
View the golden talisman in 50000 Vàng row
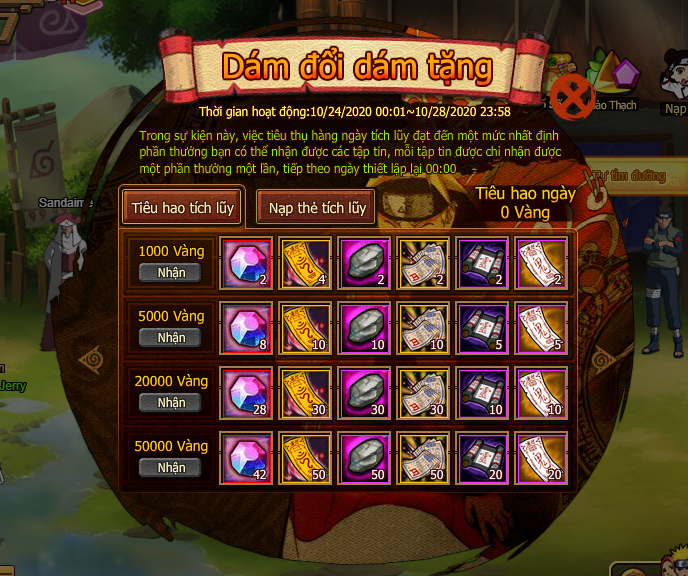click(303, 458)
